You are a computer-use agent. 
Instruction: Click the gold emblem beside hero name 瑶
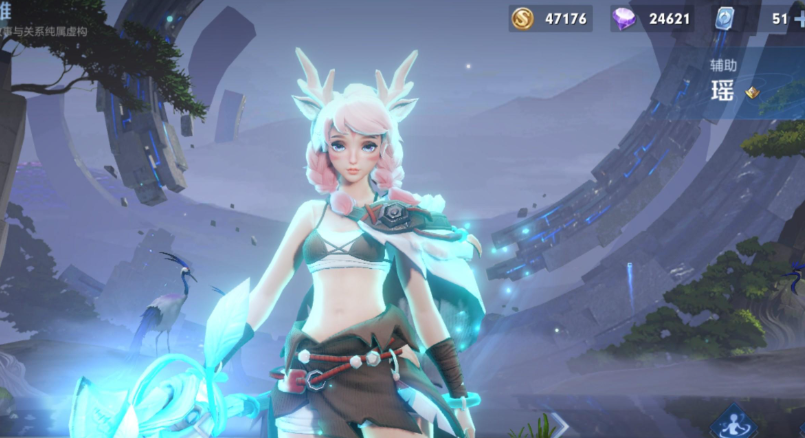click(752, 91)
